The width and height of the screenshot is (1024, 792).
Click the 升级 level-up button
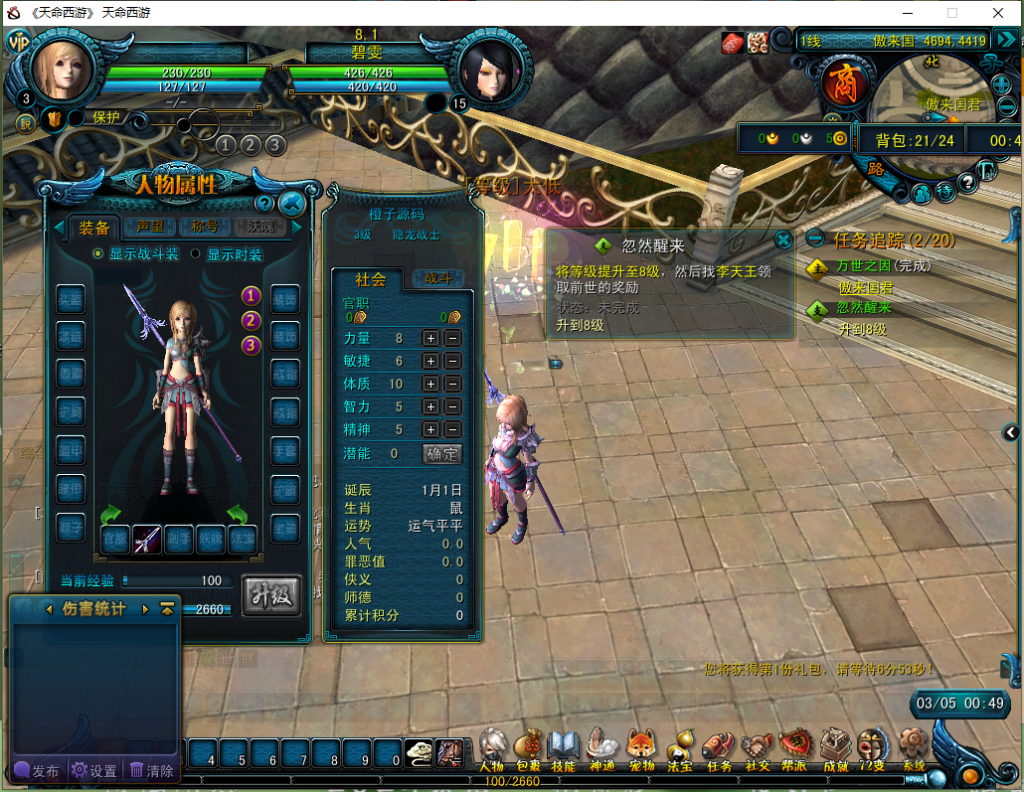[270, 596]
